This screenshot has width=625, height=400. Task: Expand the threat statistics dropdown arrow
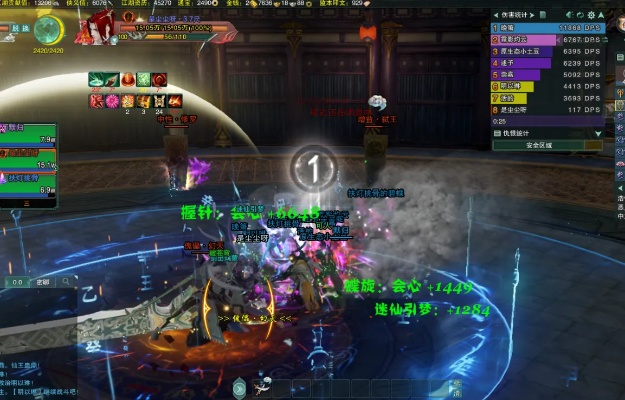coord(599,133)
